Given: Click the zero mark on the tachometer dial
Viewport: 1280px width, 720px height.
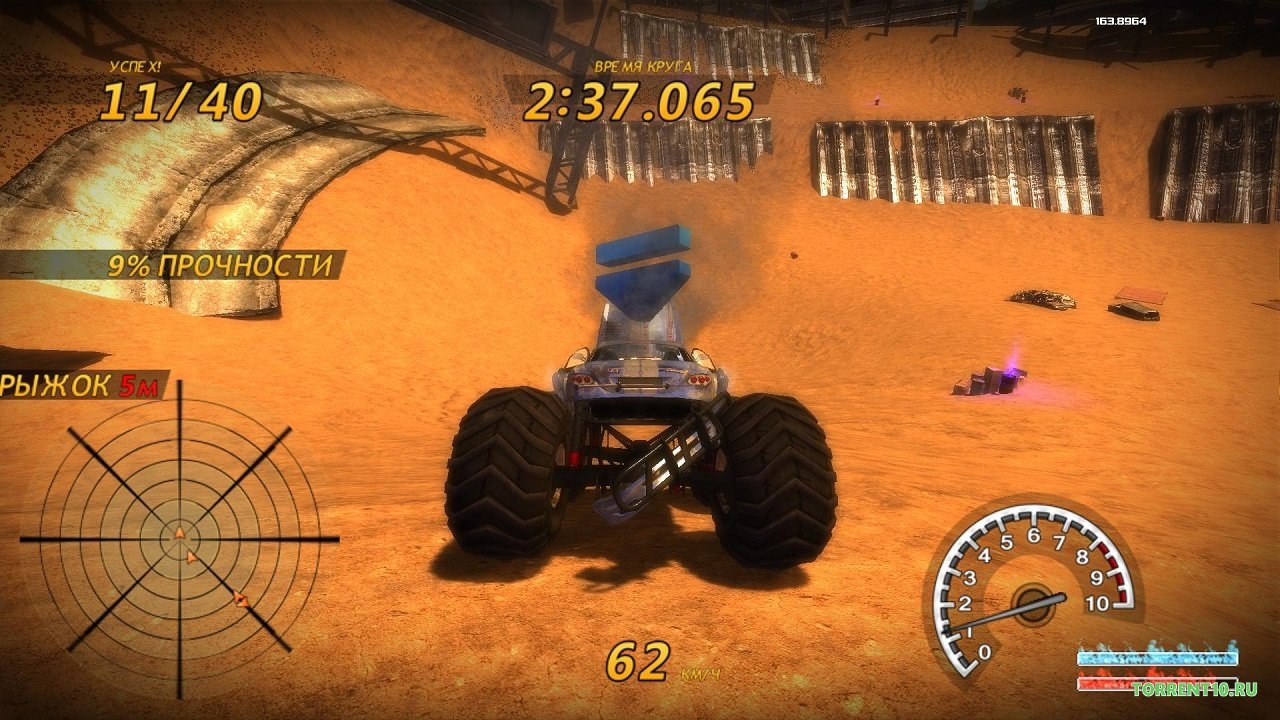Looking at the screenshot, I should (983, 651).
